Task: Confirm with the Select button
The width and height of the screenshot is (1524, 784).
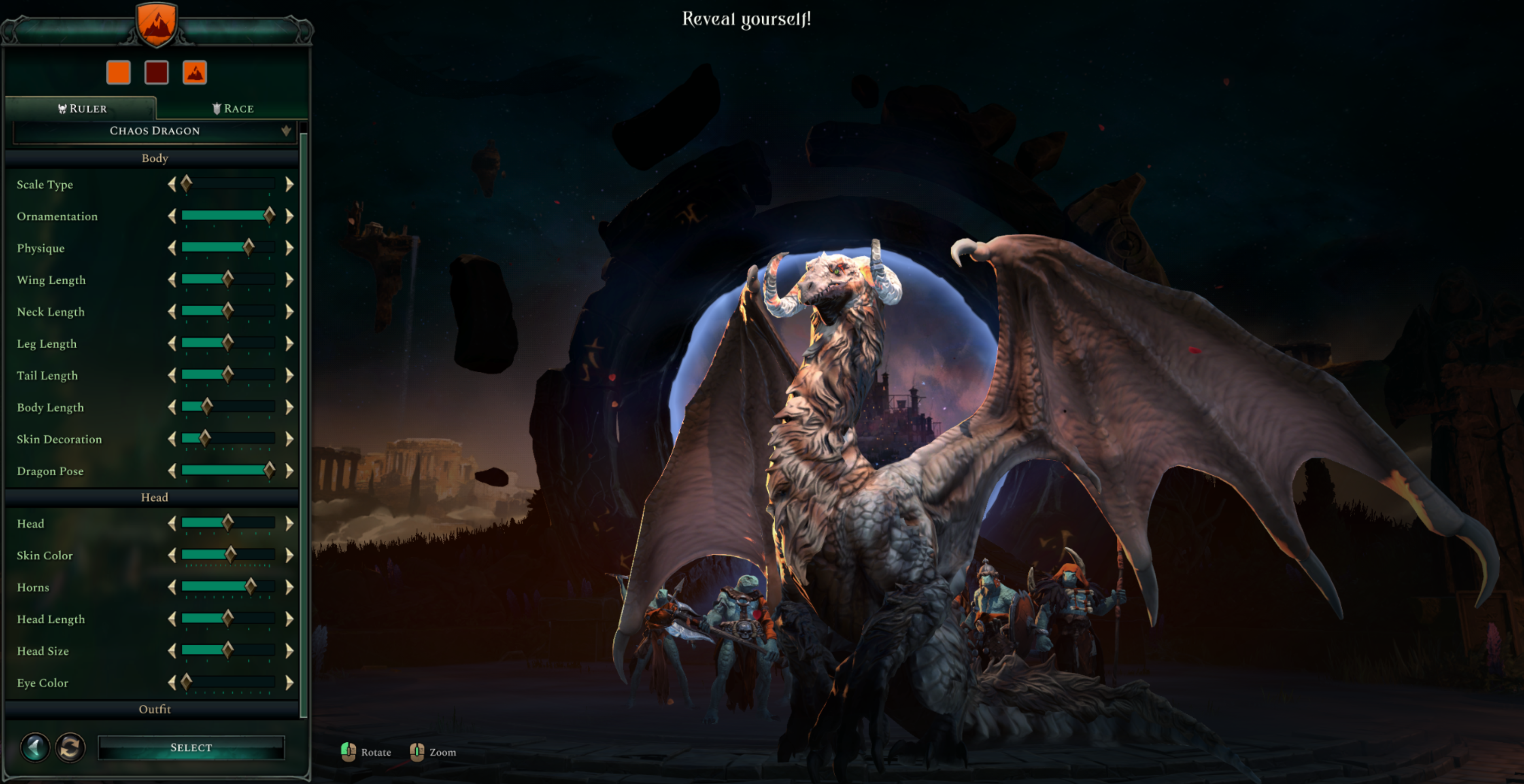Action: [x=191, y=747]
